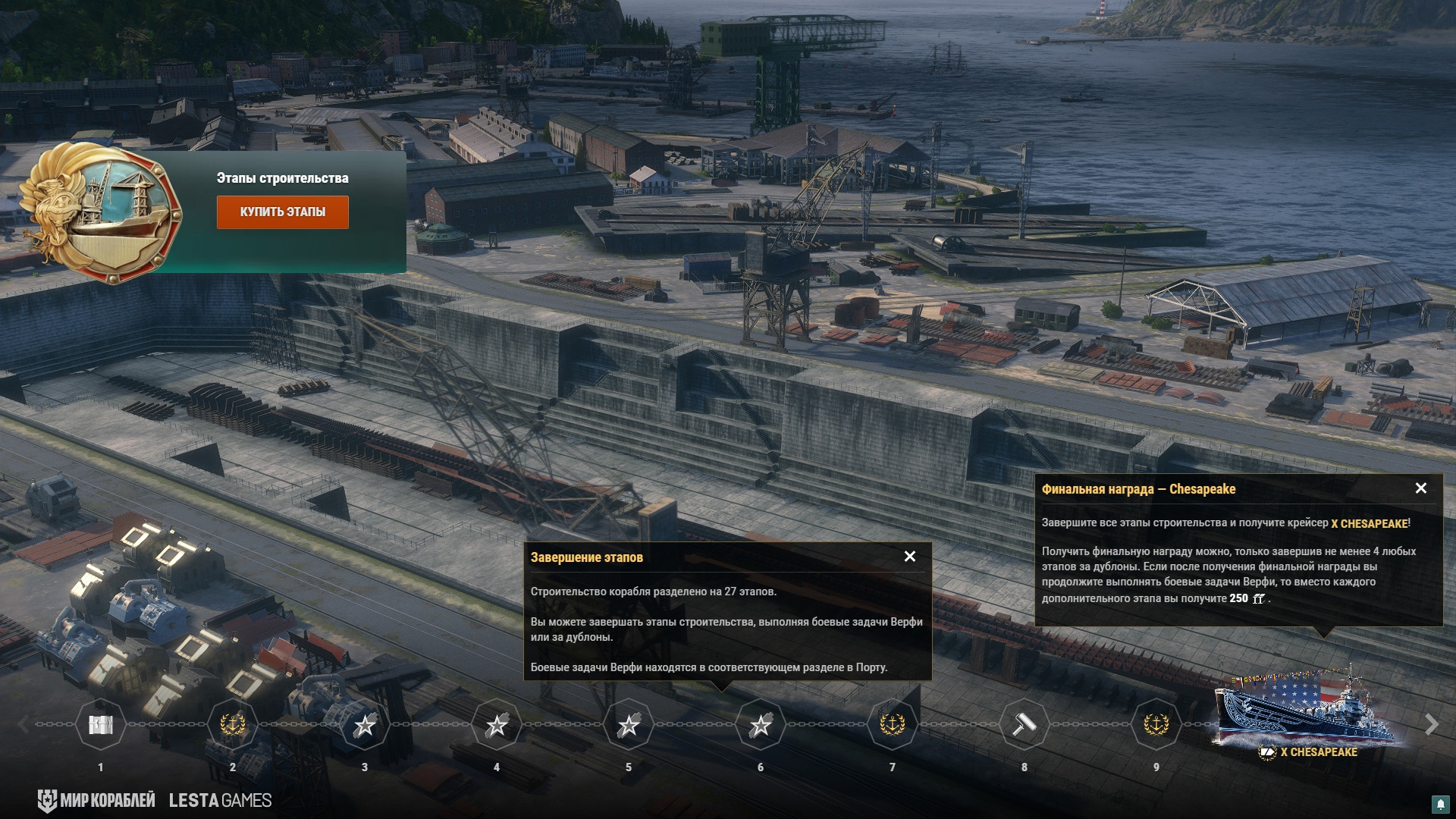Select stage 8 paint roller reward
Viewport: 1456px width, 819px height.
1025,725
